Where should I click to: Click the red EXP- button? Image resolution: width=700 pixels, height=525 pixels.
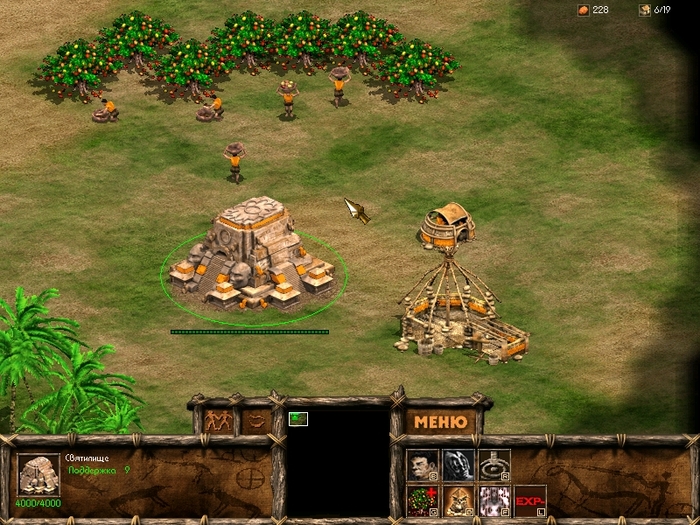pos(530,500)
